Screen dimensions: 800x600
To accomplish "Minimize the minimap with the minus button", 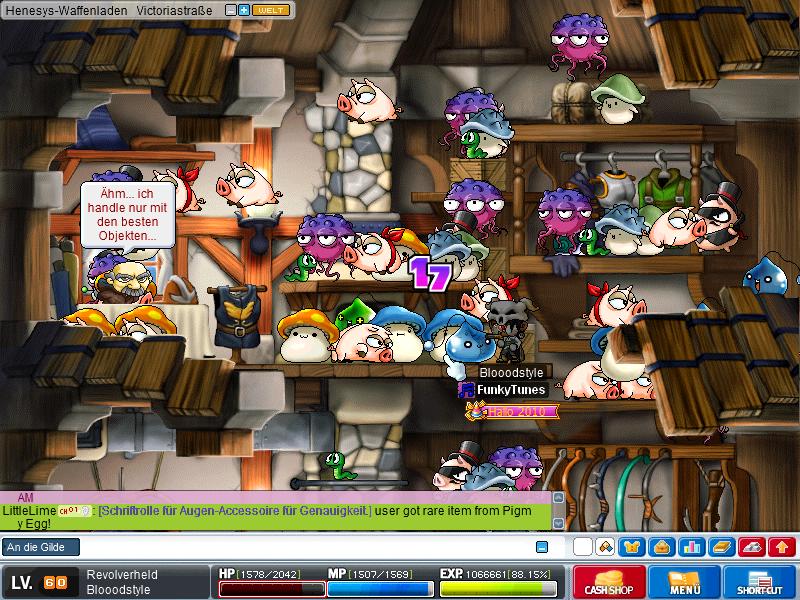I will 231,9.
